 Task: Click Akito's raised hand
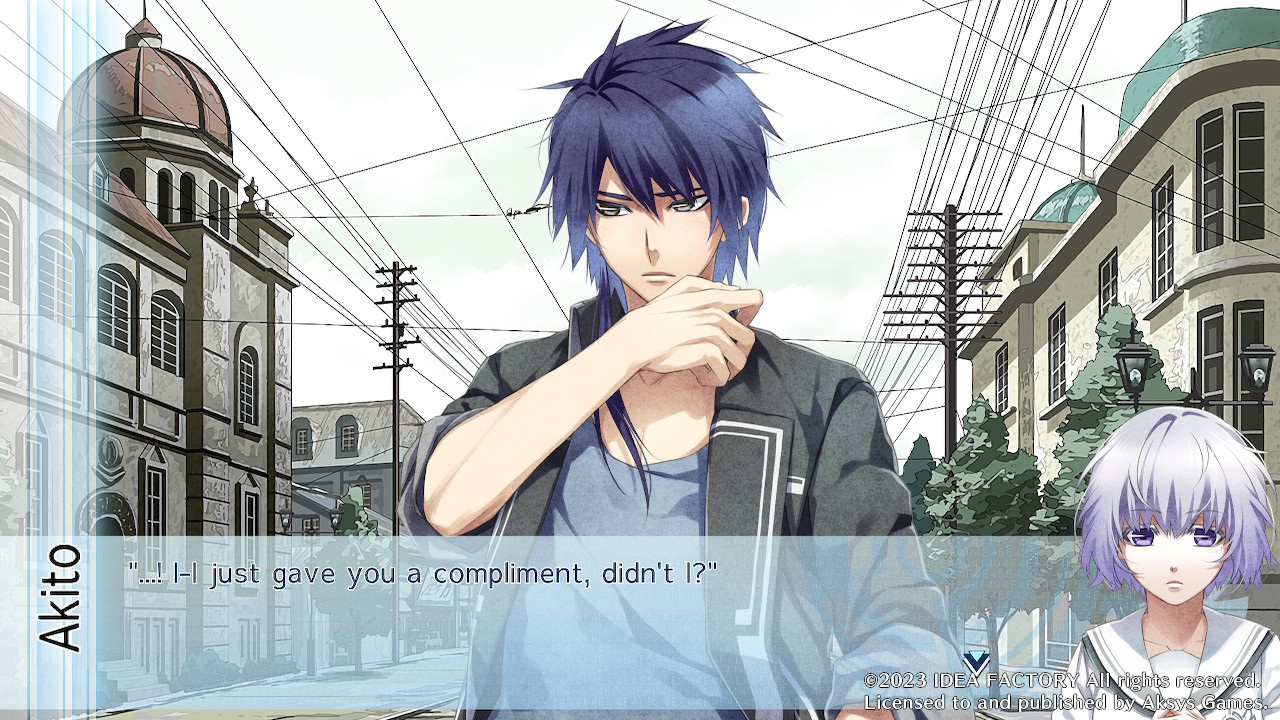tap(700, 320)
